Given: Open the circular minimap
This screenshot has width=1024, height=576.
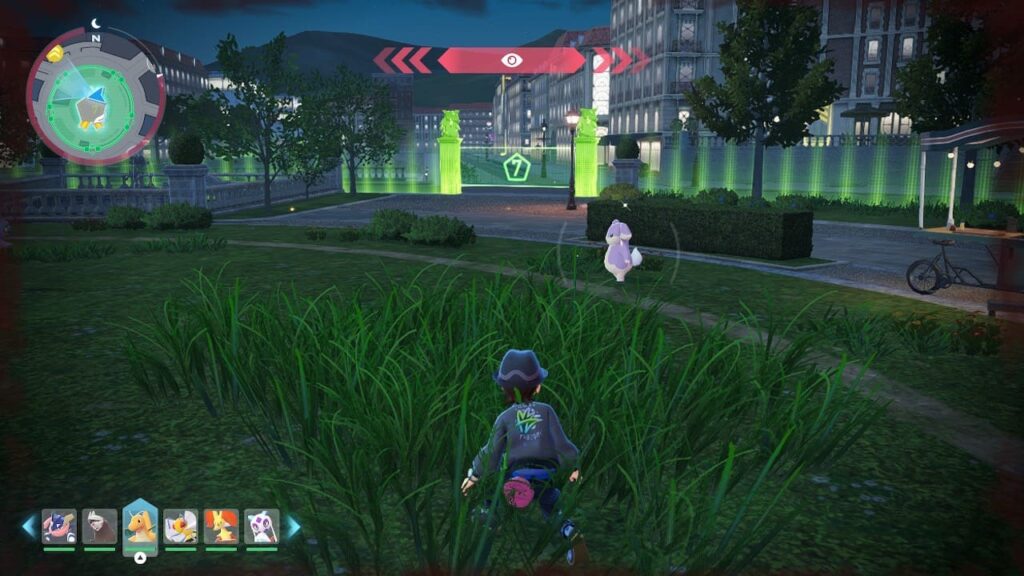Looking at the screenshot, I should point(95,96).
